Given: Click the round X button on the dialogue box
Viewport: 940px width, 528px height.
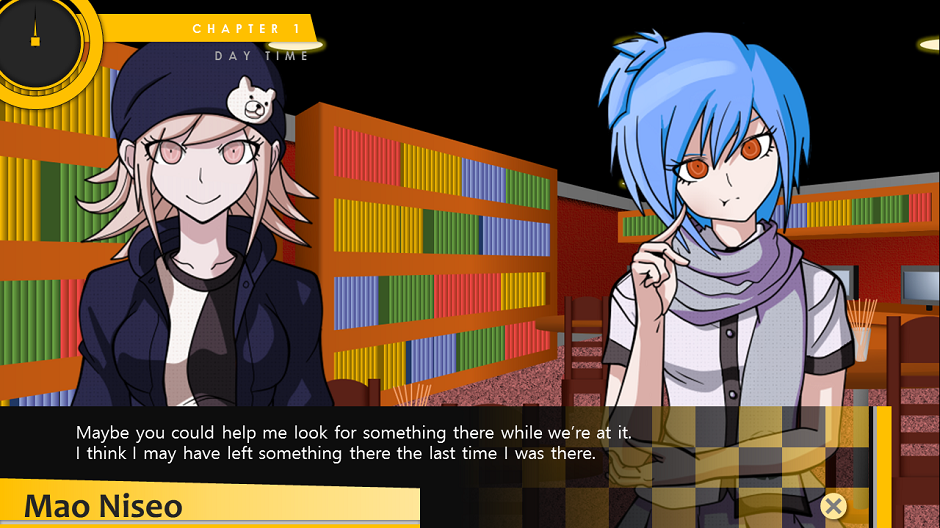Looking at the screenshot, I should pyautogui.click(x=832, y=506).
